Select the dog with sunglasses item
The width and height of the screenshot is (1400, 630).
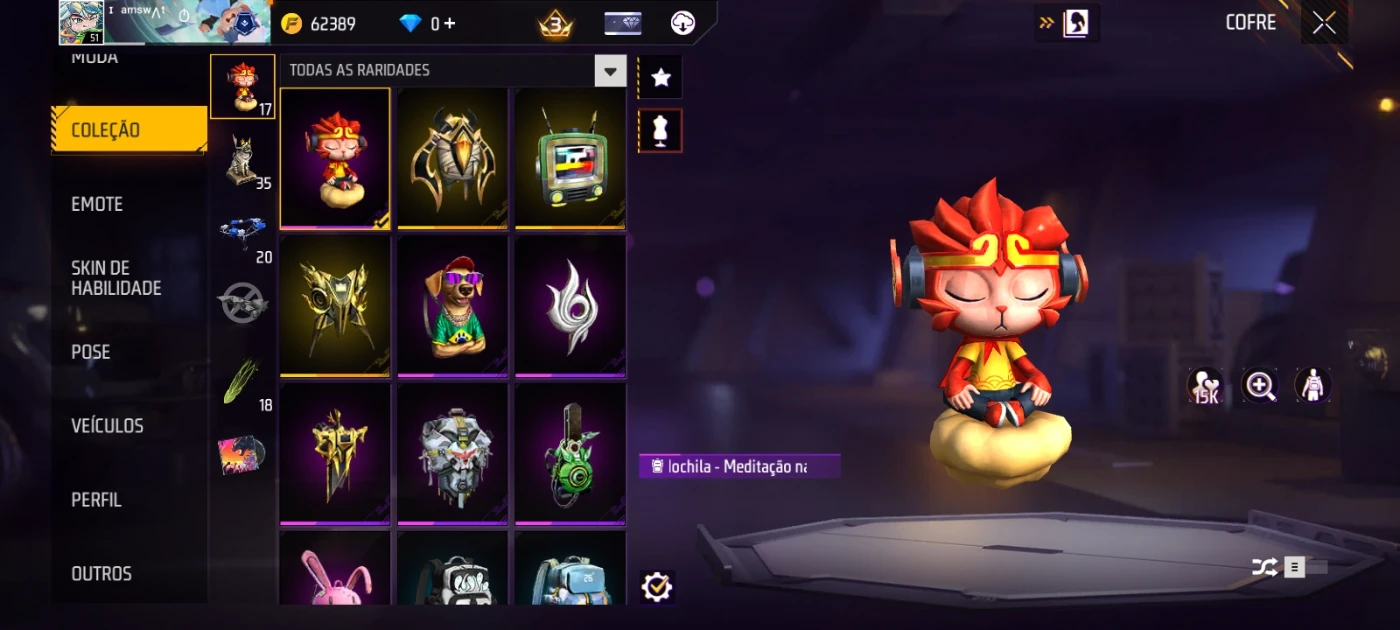coord(452,305)
